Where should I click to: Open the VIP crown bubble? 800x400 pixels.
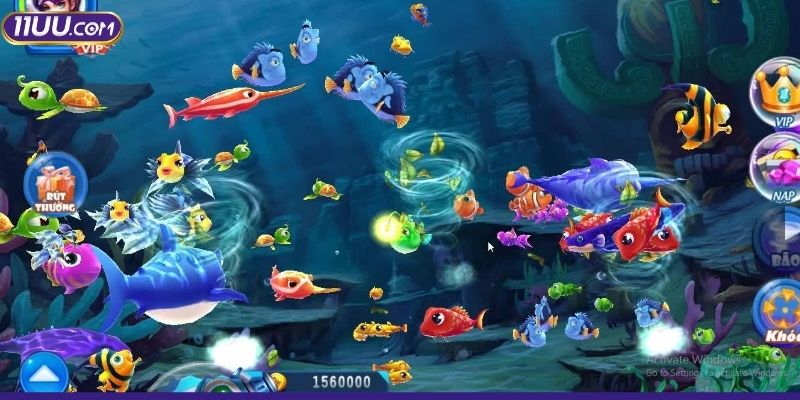(x=778, y=93)
